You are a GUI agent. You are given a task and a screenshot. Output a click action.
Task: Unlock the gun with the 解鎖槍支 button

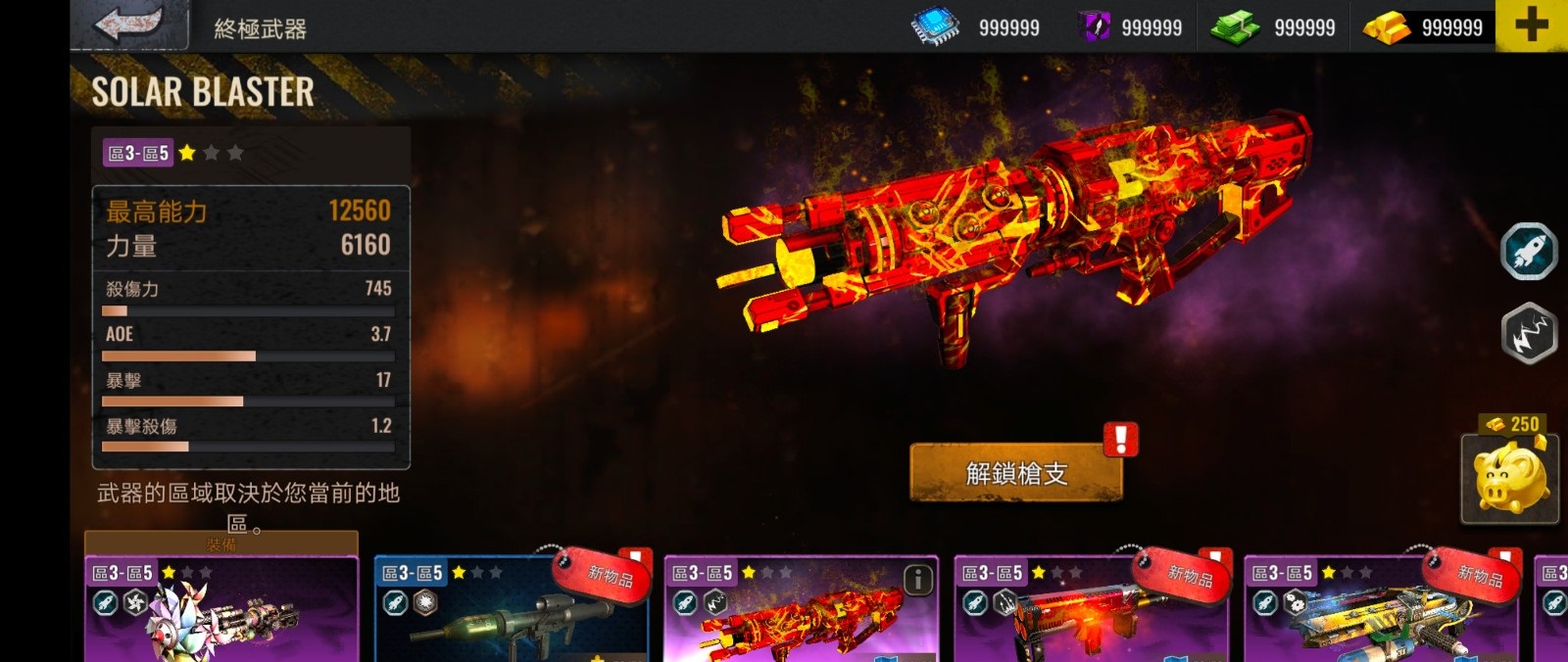pyautogui.click(x=1016, y=474)
